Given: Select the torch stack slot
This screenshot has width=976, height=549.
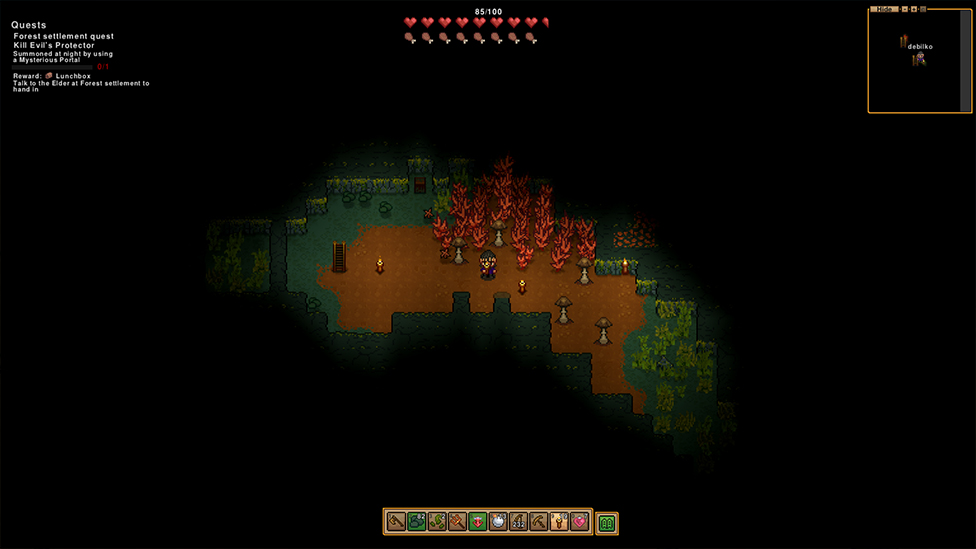Looking at the screenshot, I should coord(559,522).
